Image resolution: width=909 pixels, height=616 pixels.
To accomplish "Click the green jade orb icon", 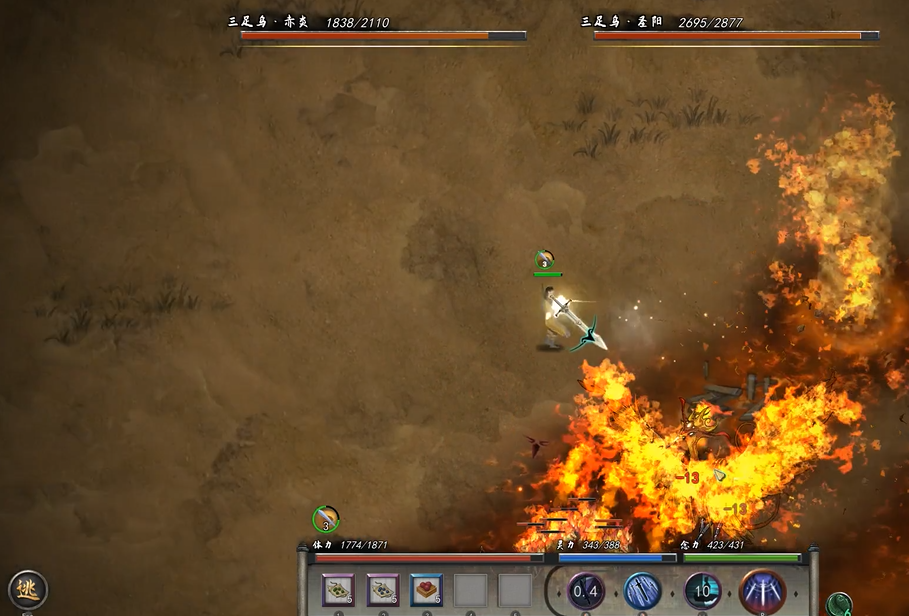I will tap(839, 604).
